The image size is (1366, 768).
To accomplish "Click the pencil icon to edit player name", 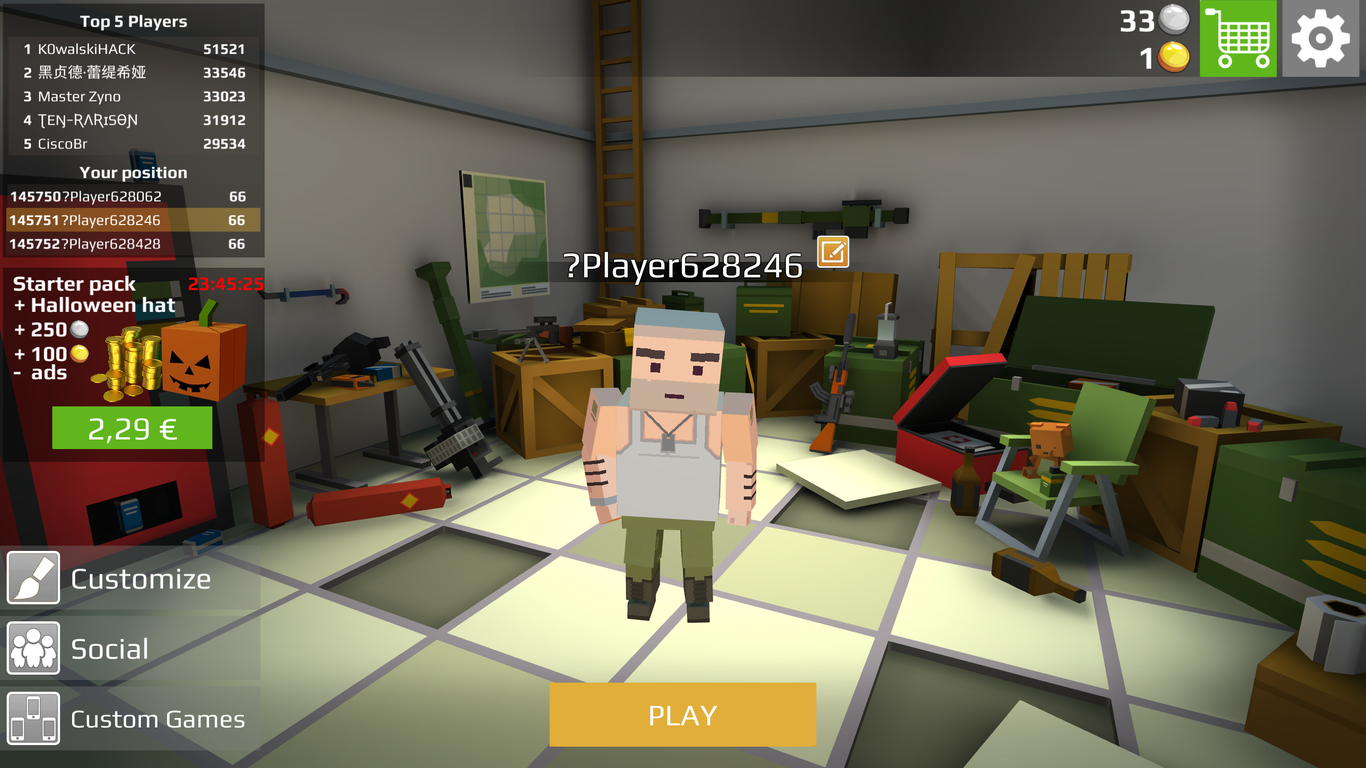I will tap(833, 253).
